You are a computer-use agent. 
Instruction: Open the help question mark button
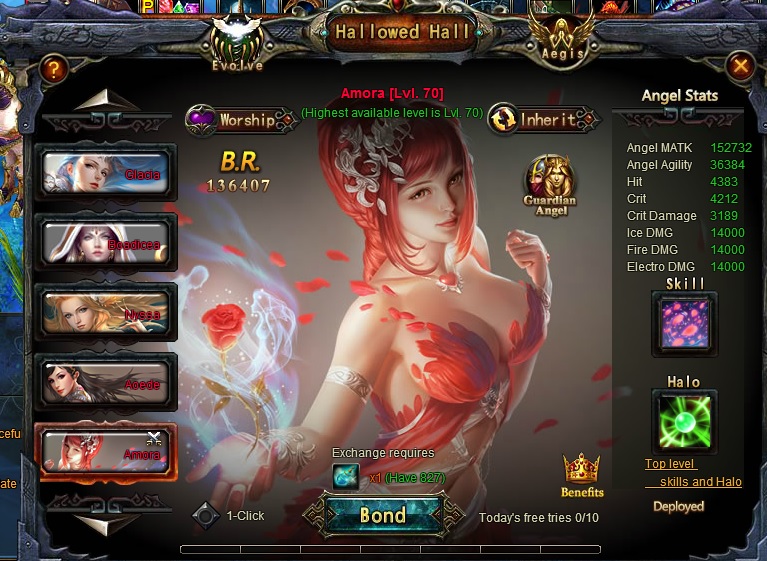(x=54, y=69)
